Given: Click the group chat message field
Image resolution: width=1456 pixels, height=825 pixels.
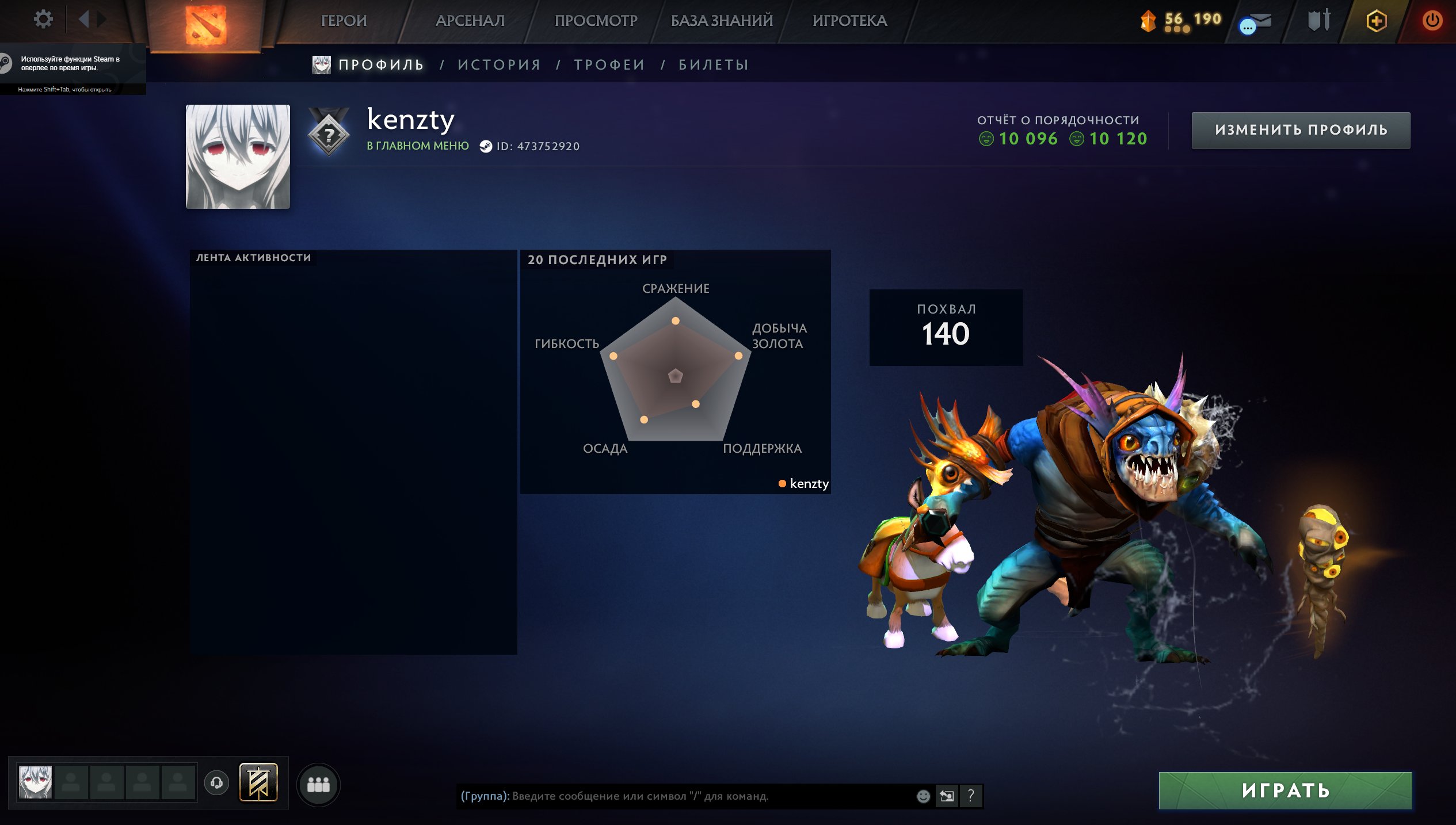Looking at the screenshot, I should [685, 796].
